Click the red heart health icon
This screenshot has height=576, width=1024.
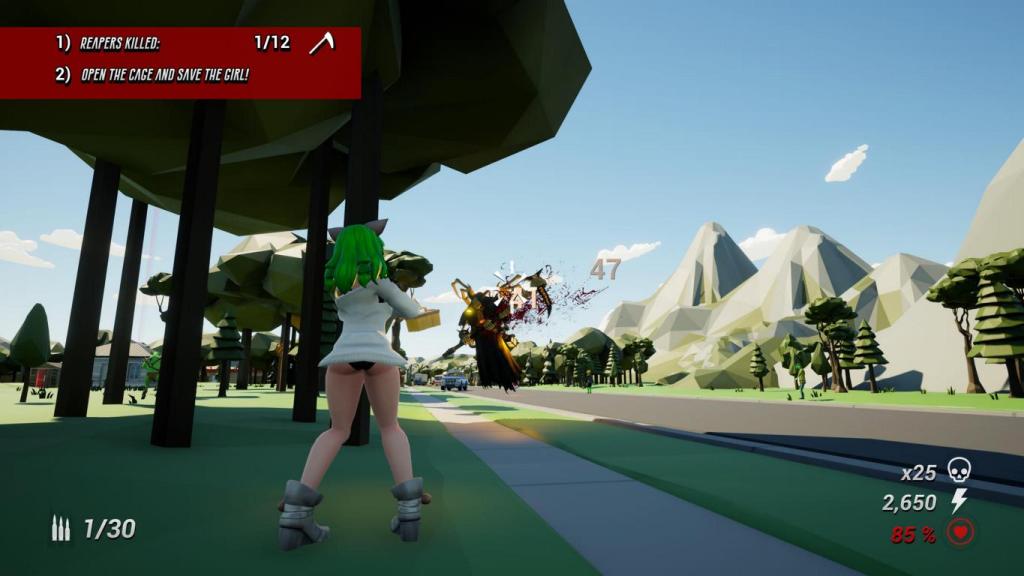pyautogui.click(x=960, y=533)
